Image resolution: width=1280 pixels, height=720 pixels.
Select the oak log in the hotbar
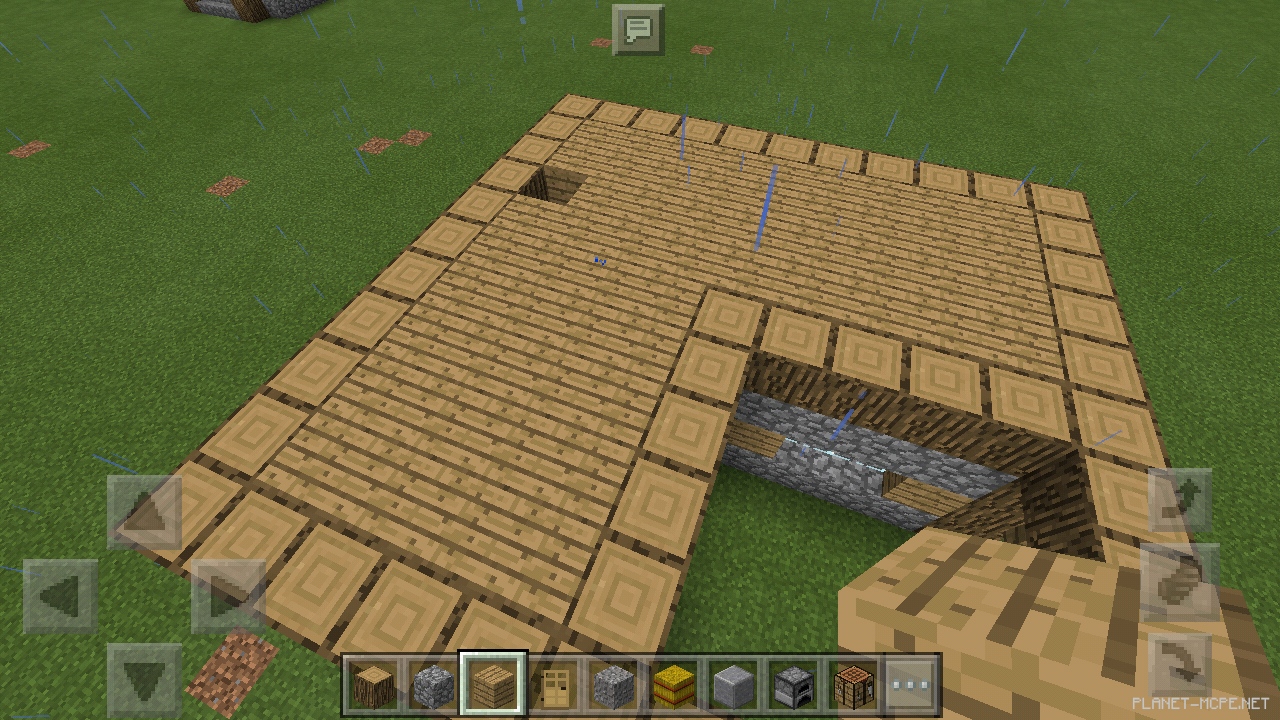pos(375,685)
